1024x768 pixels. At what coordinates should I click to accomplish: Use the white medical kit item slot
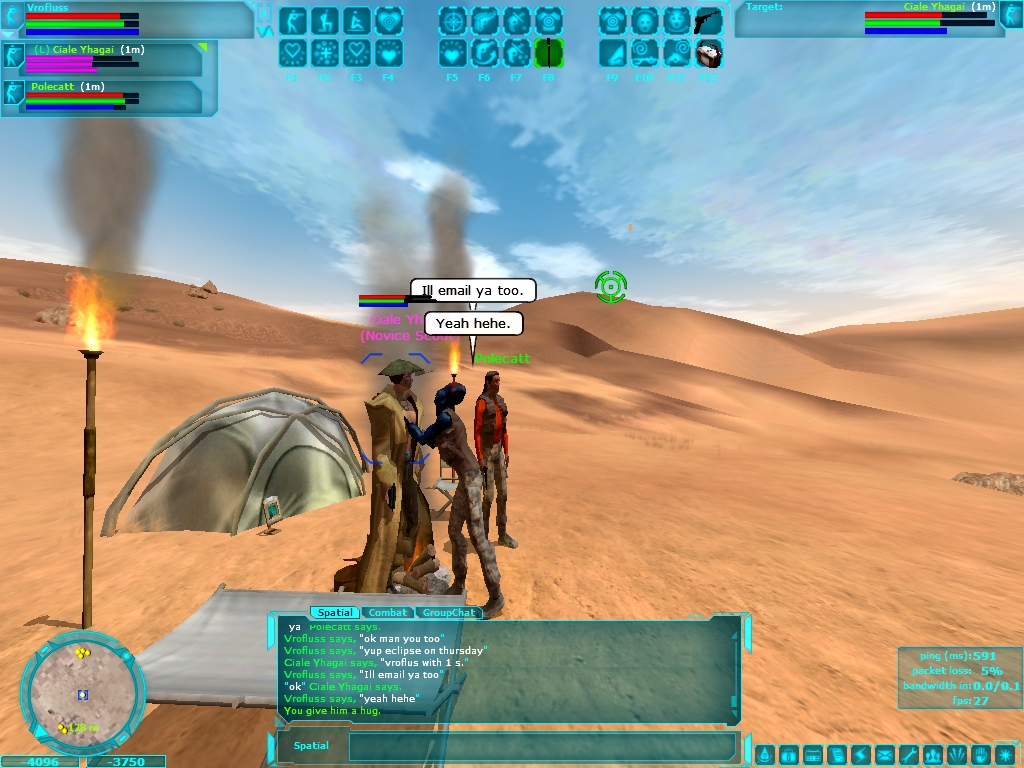coord(708,53)
